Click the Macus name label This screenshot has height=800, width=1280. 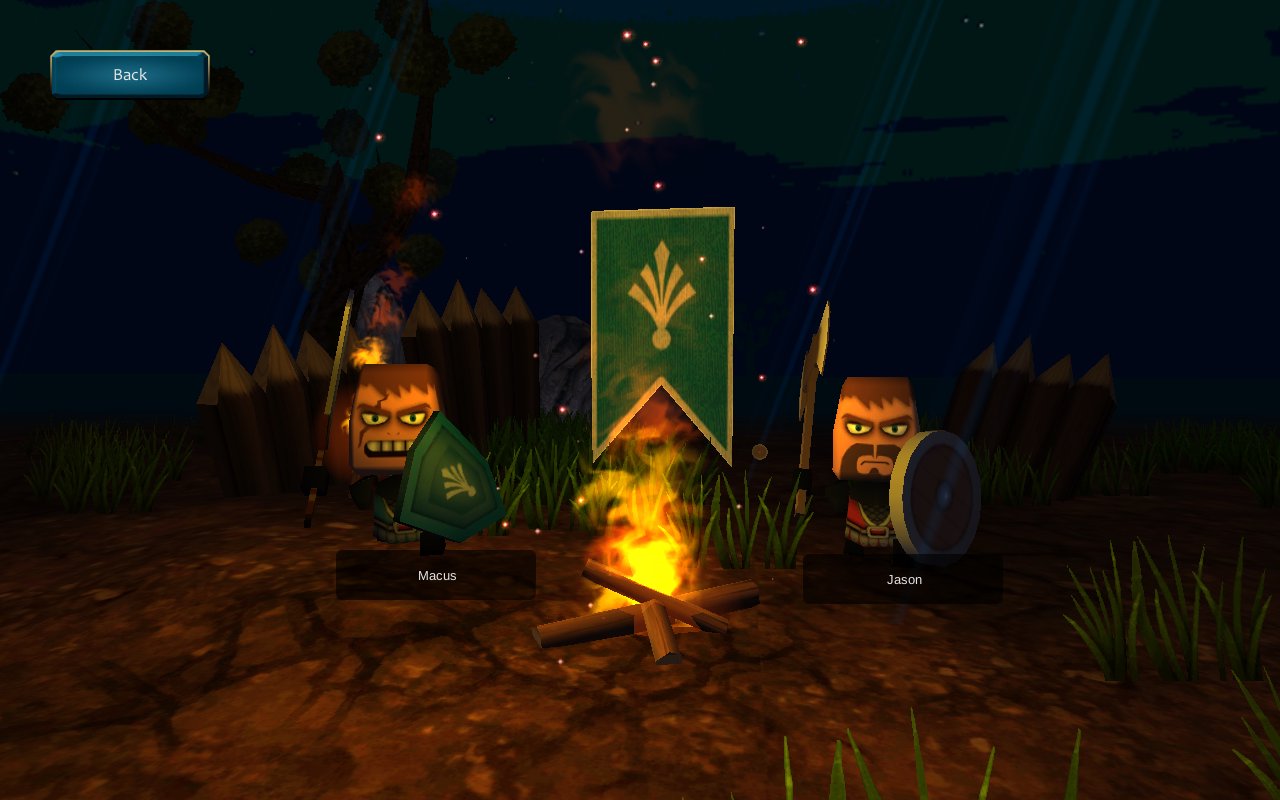coord(435,575)
